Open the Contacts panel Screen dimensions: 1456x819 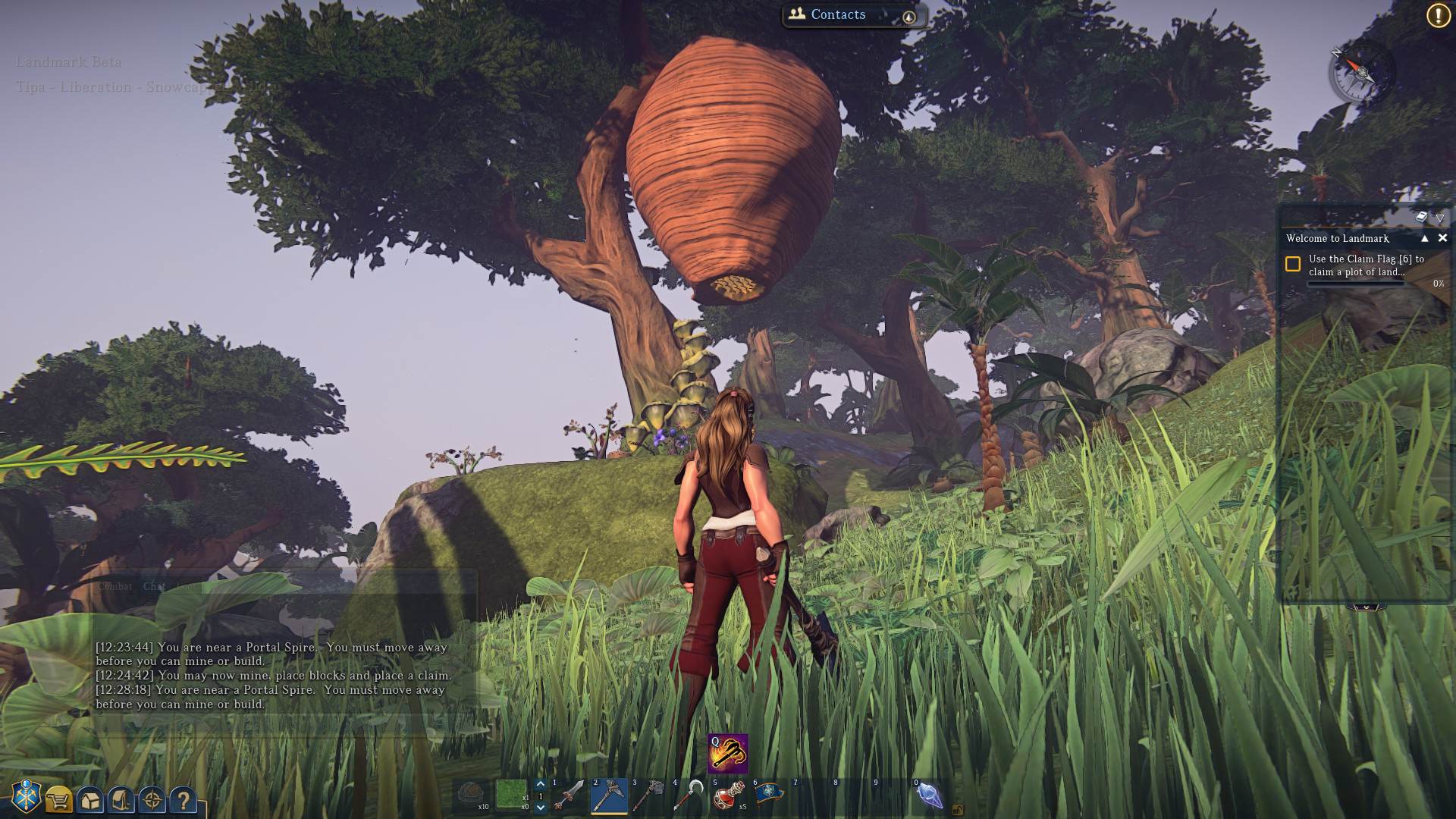837,14
